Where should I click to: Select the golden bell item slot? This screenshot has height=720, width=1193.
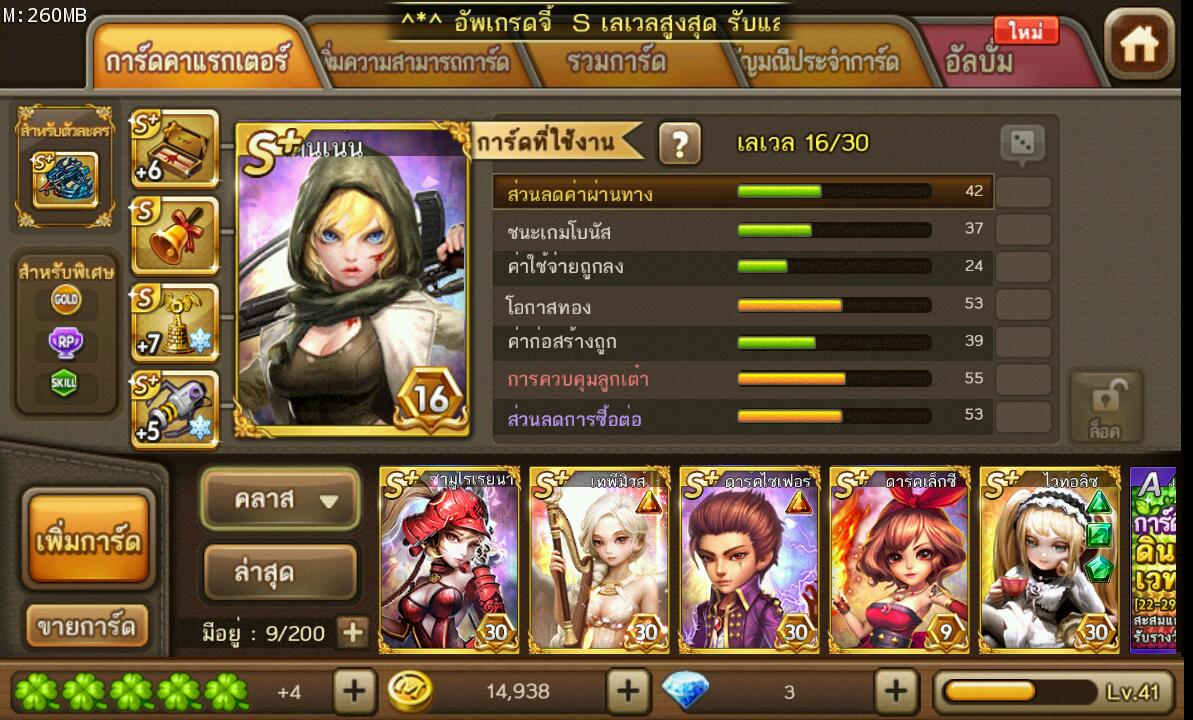[175, 236]
